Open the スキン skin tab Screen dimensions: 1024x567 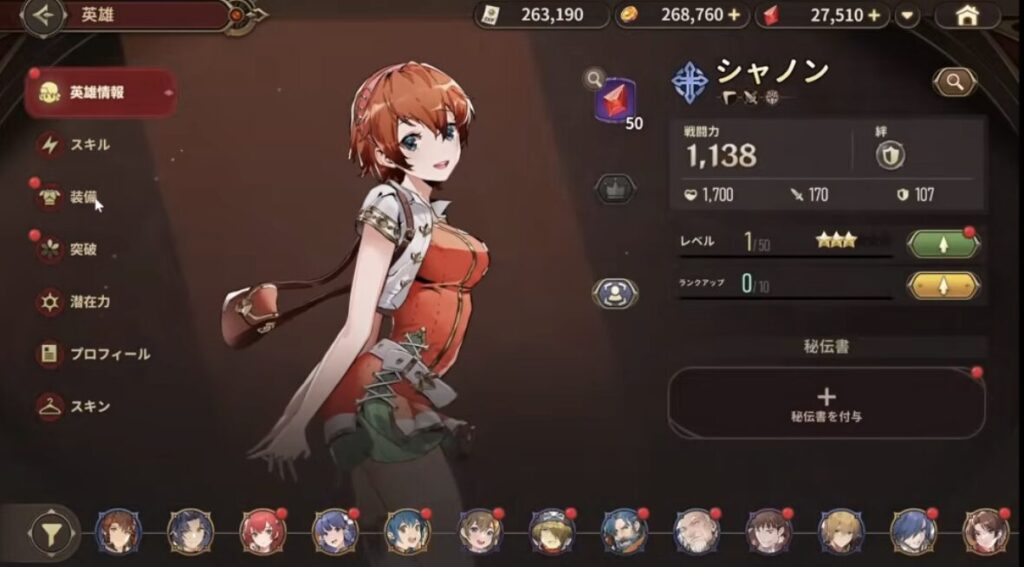[x=89, y=407]
